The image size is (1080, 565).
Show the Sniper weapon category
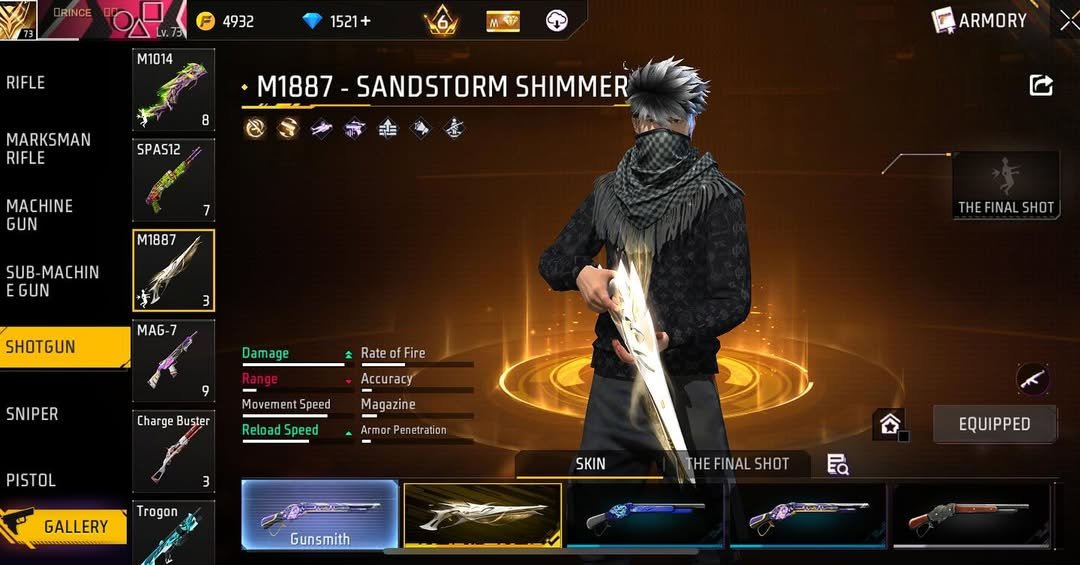[32, 414]
